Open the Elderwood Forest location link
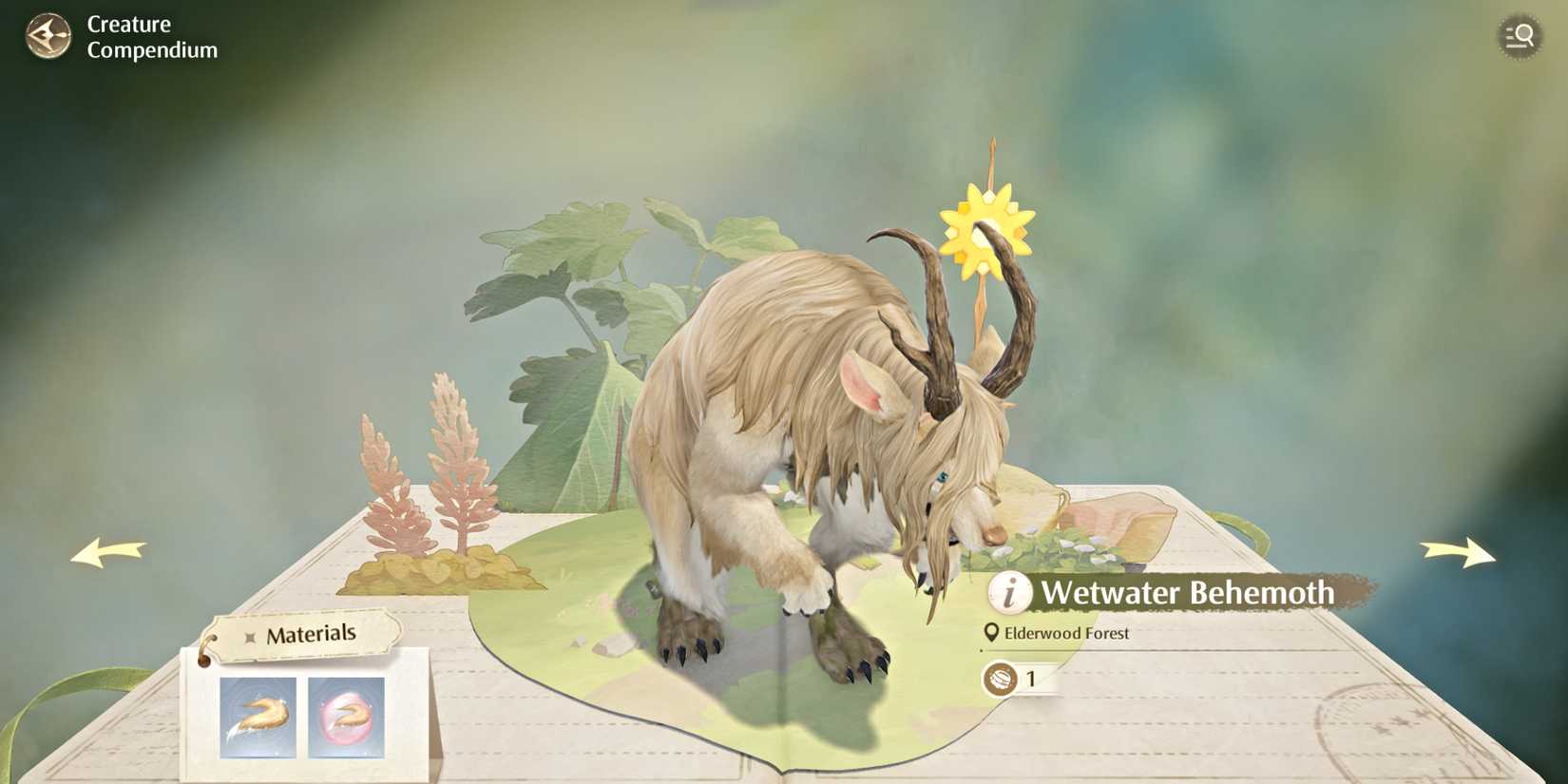This screenshot has width=1568, height=784. [x=1069, y=632]
